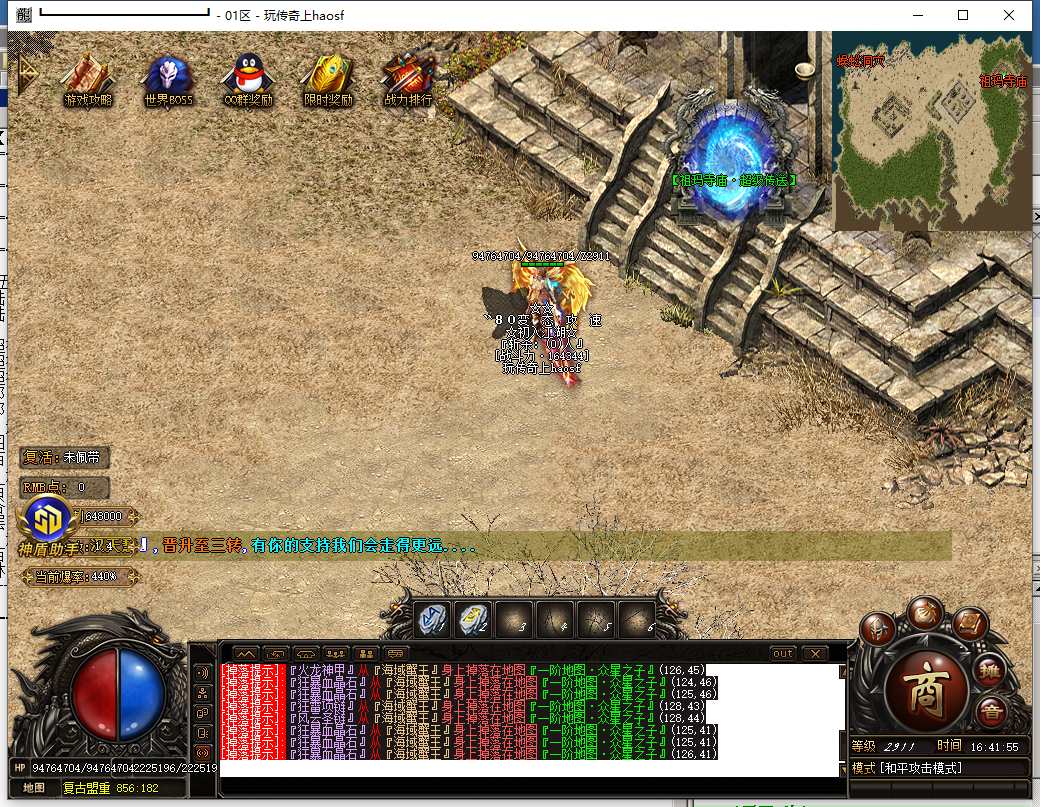The height and width of the screenshot is (807, 1040).
Task: Click the round 摊 stall button
Action: point(990,671)
